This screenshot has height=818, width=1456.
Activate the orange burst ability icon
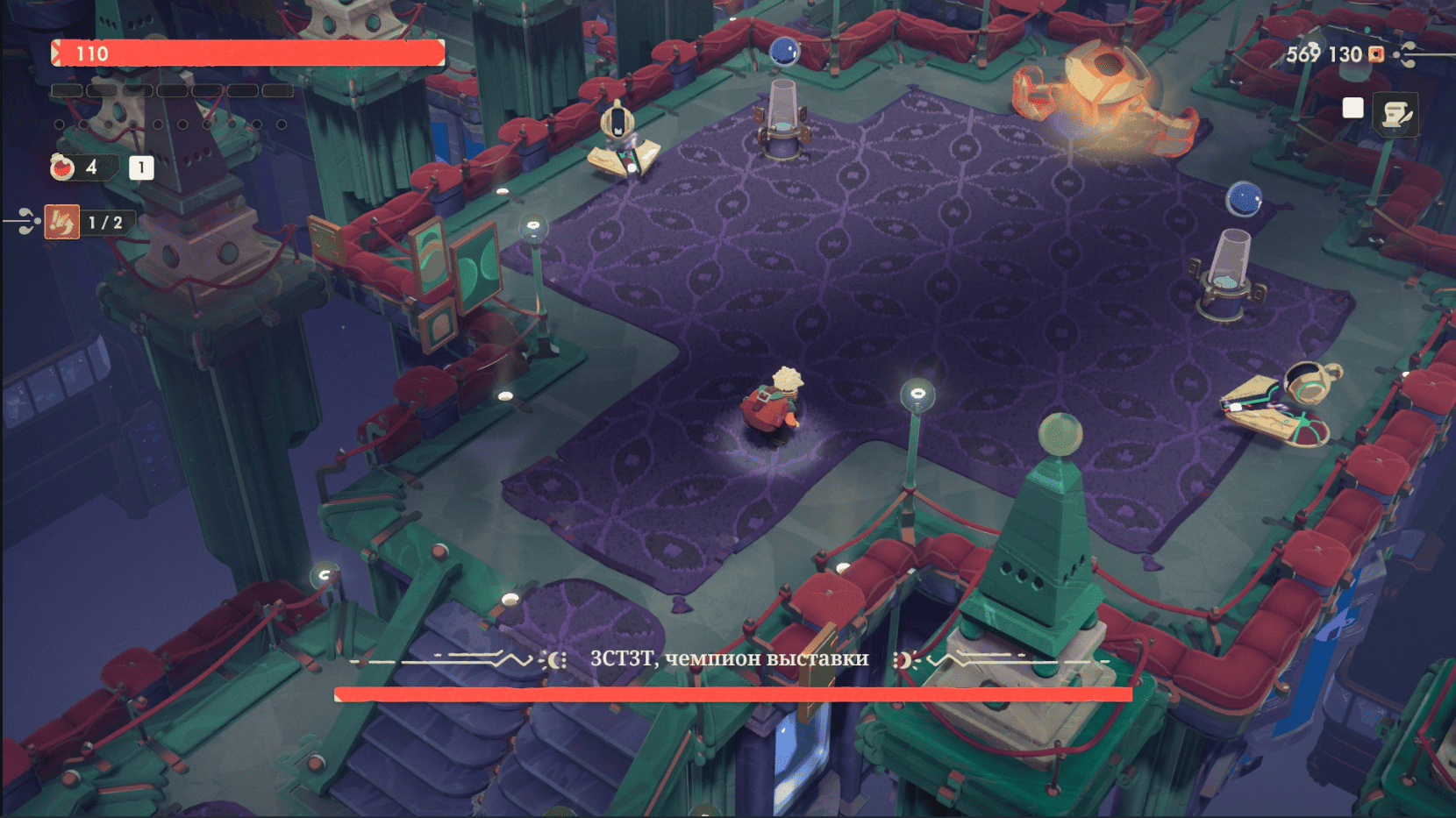[62, 223]
